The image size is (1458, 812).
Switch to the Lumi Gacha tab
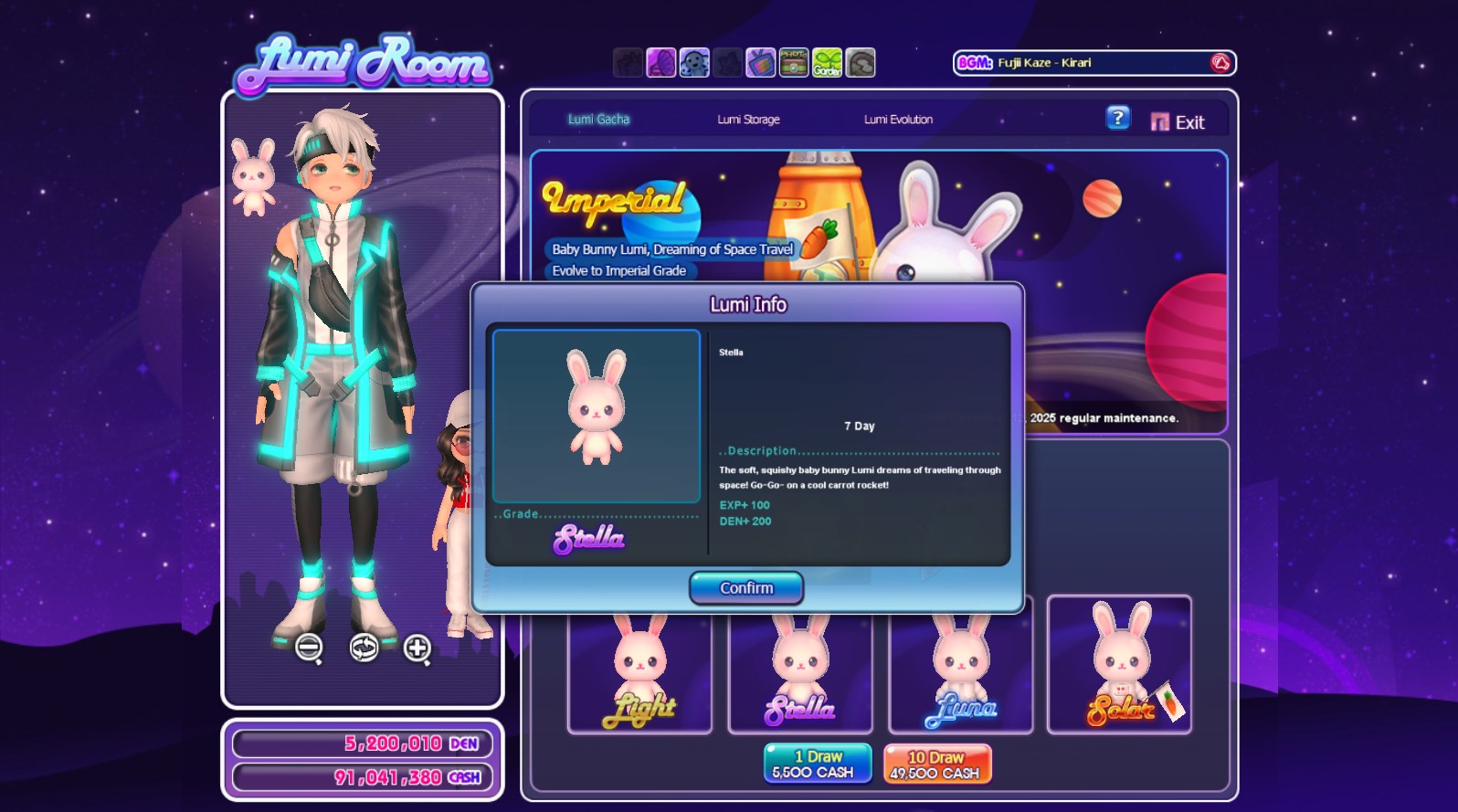598,120
